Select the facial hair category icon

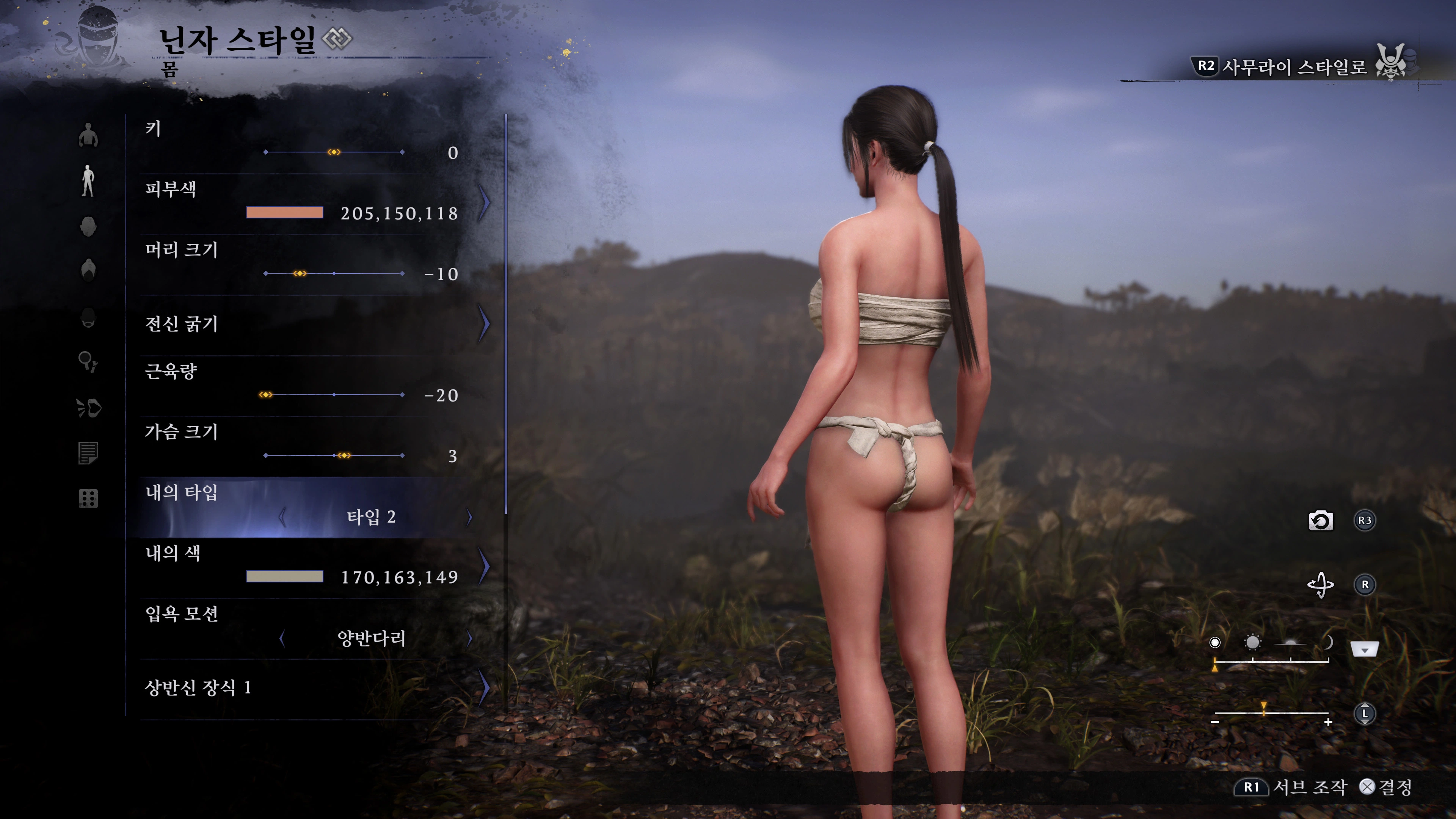pos(89,317)
